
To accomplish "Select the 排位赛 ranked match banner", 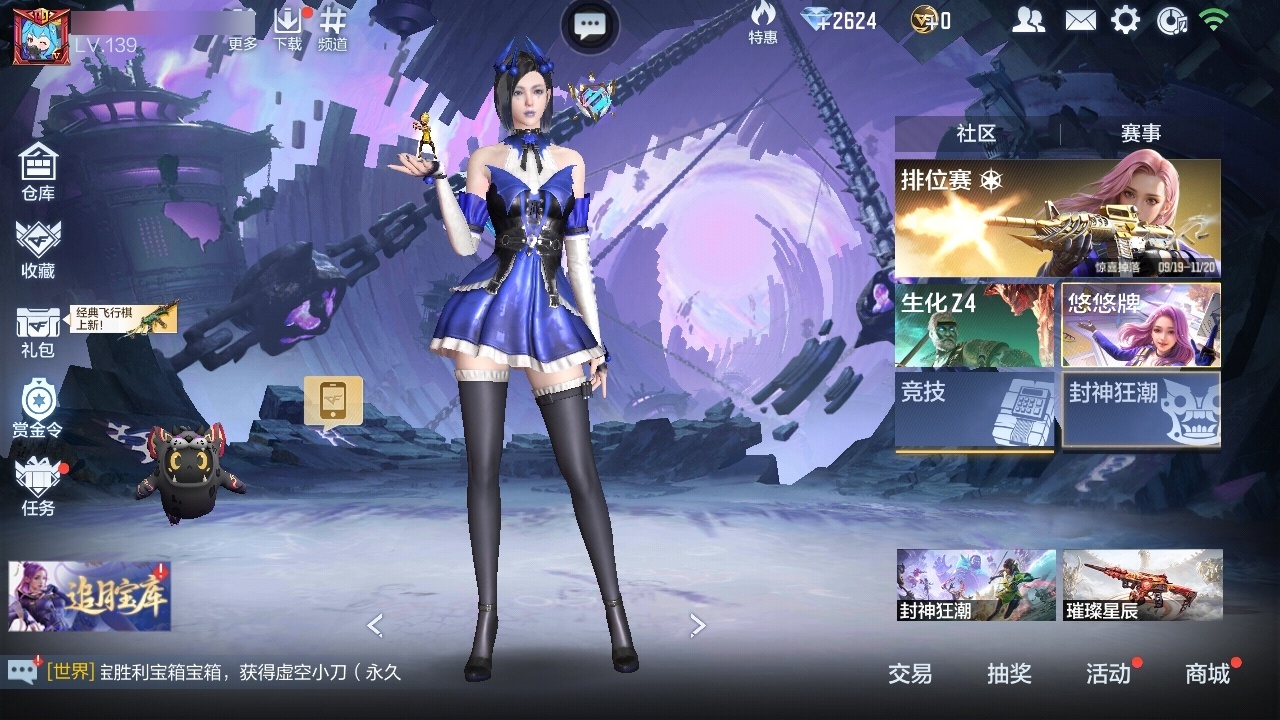I will (1057, 219).
